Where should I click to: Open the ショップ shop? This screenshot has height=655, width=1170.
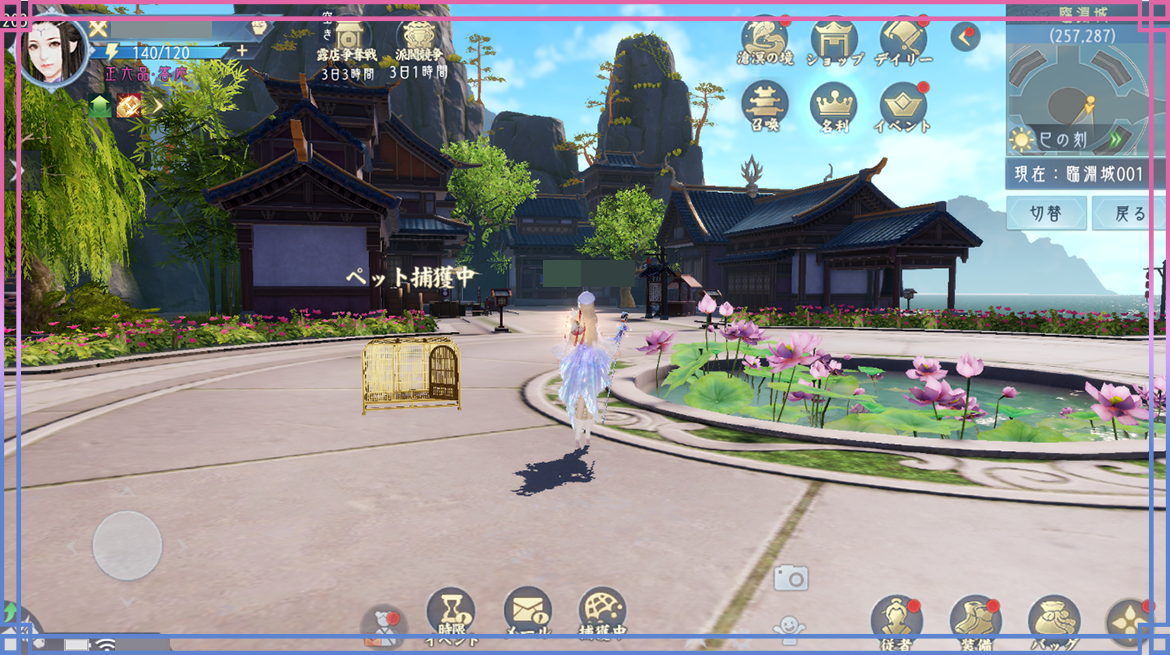pos(835,40)
